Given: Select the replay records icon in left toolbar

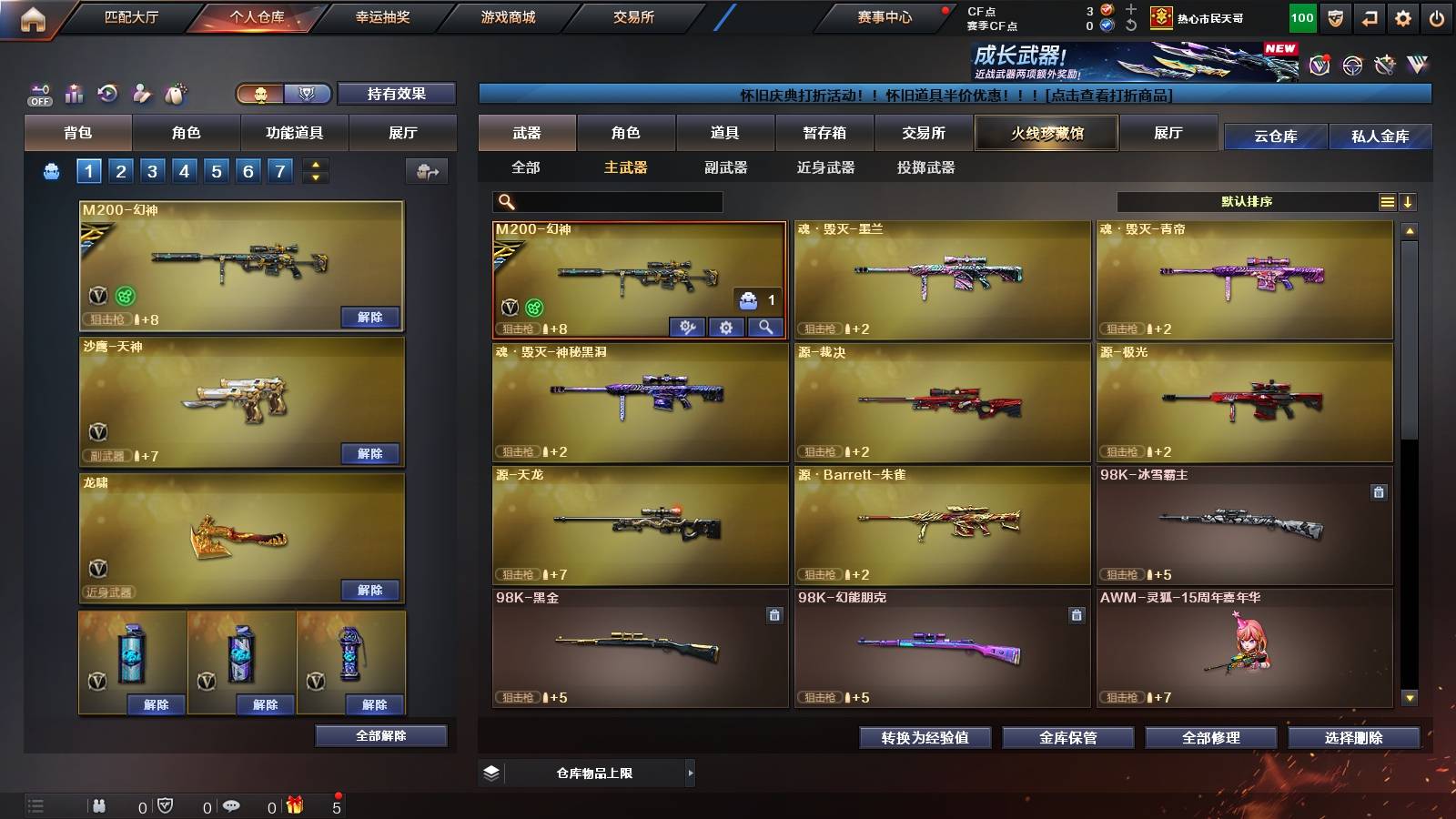Looking at the screenshot, I should [x=107, y=91].
